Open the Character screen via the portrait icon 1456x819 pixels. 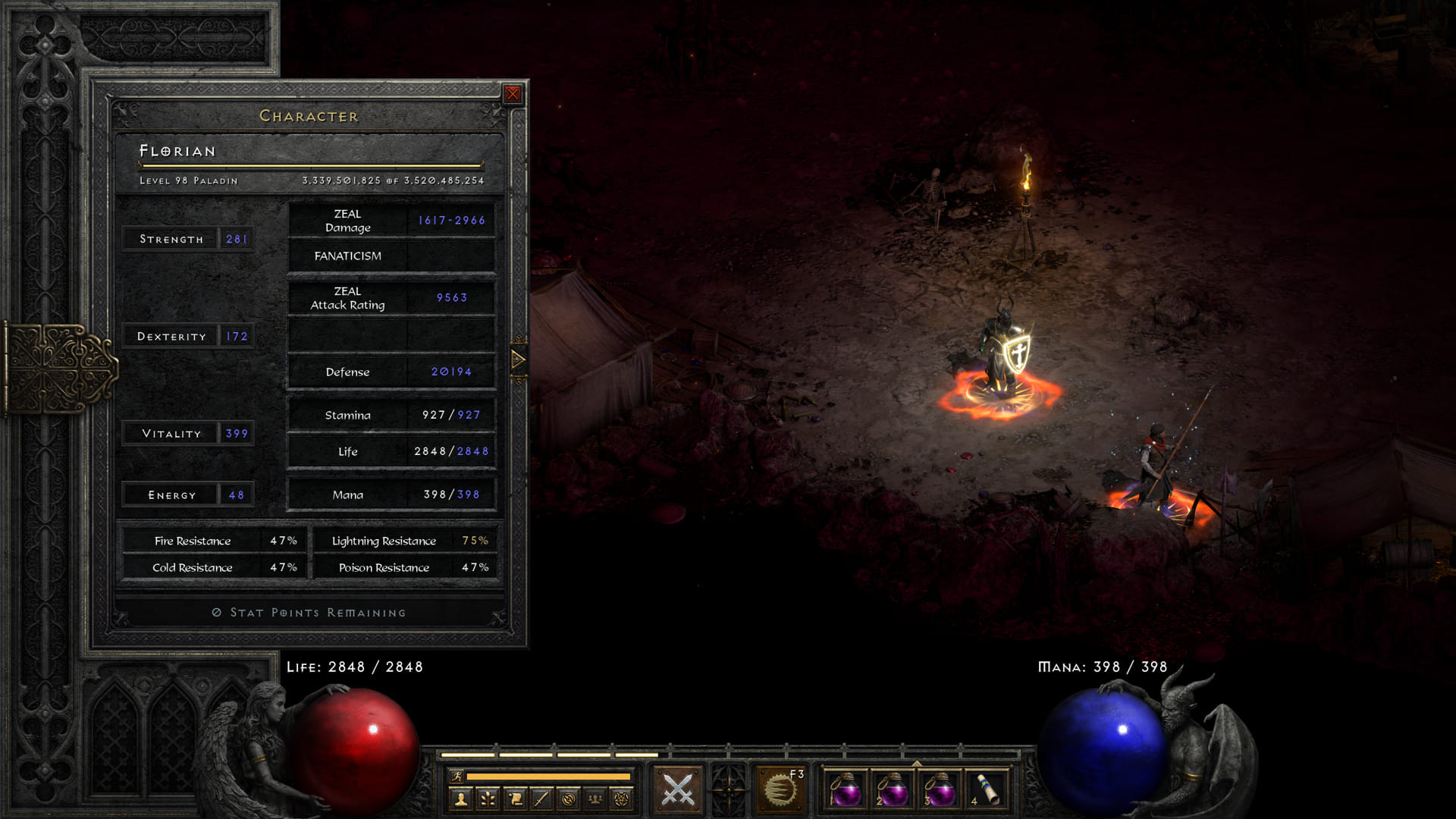461,799
